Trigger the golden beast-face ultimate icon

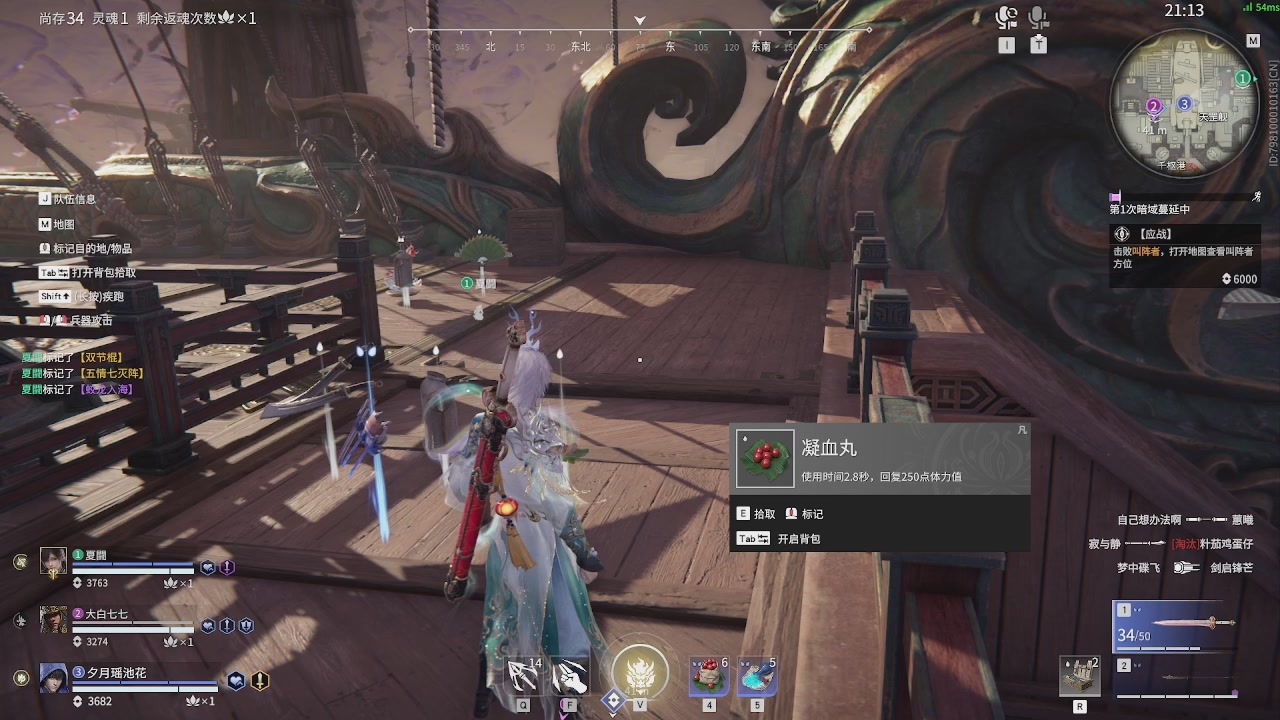coord(640,672)
